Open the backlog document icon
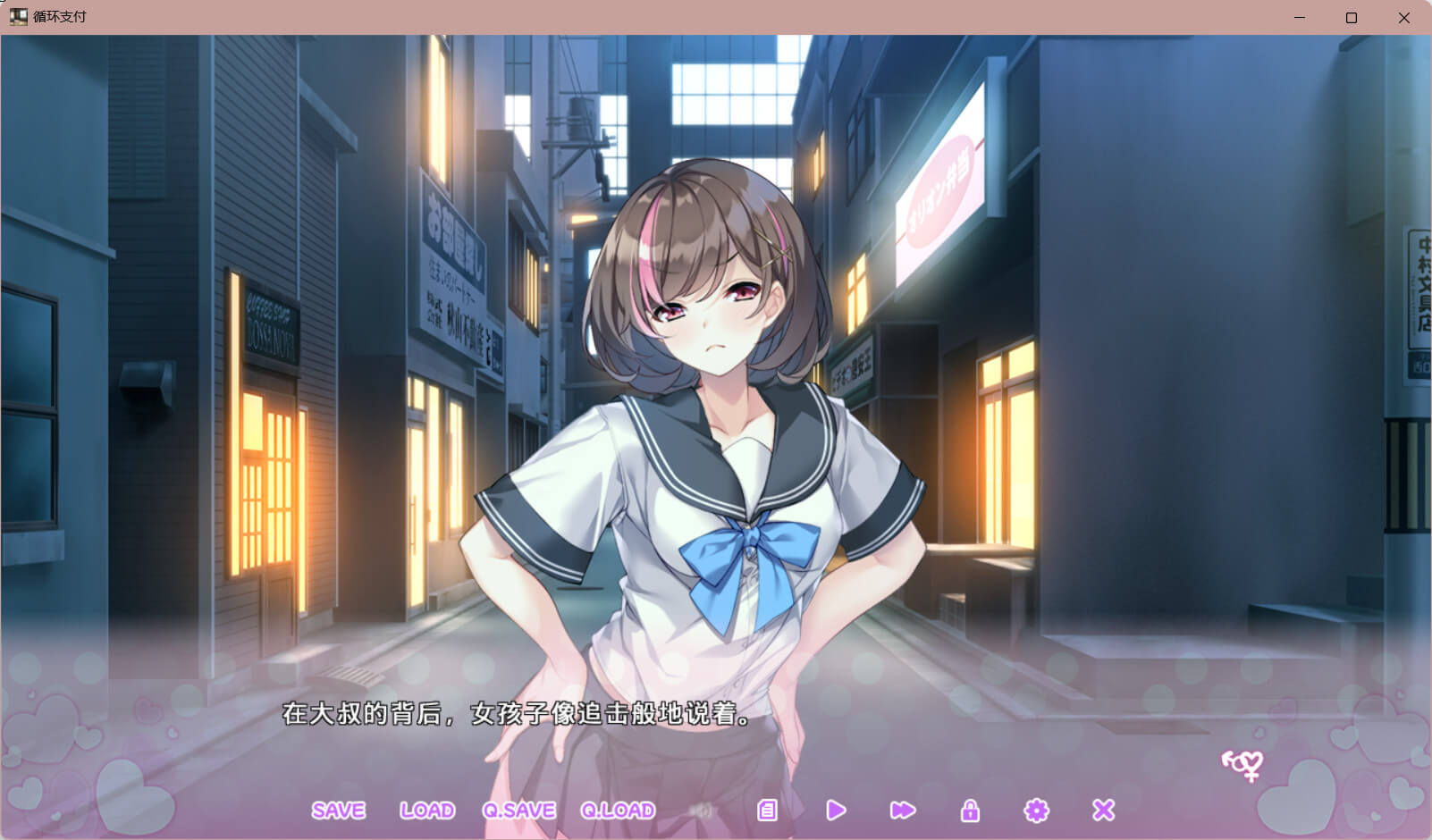Viewport: 1432px width, 840px height. [767, 811]
